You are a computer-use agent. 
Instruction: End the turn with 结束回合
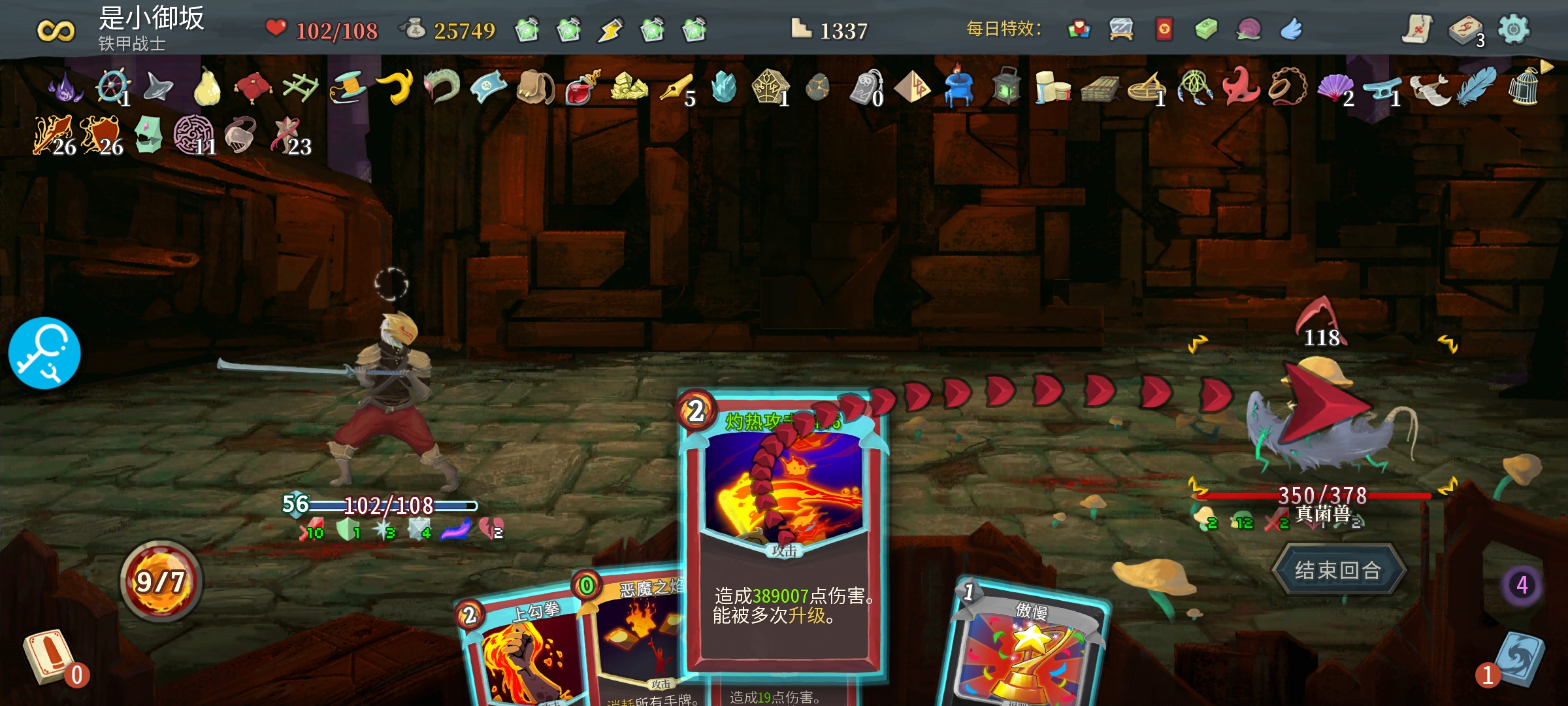coord(1337,570)
